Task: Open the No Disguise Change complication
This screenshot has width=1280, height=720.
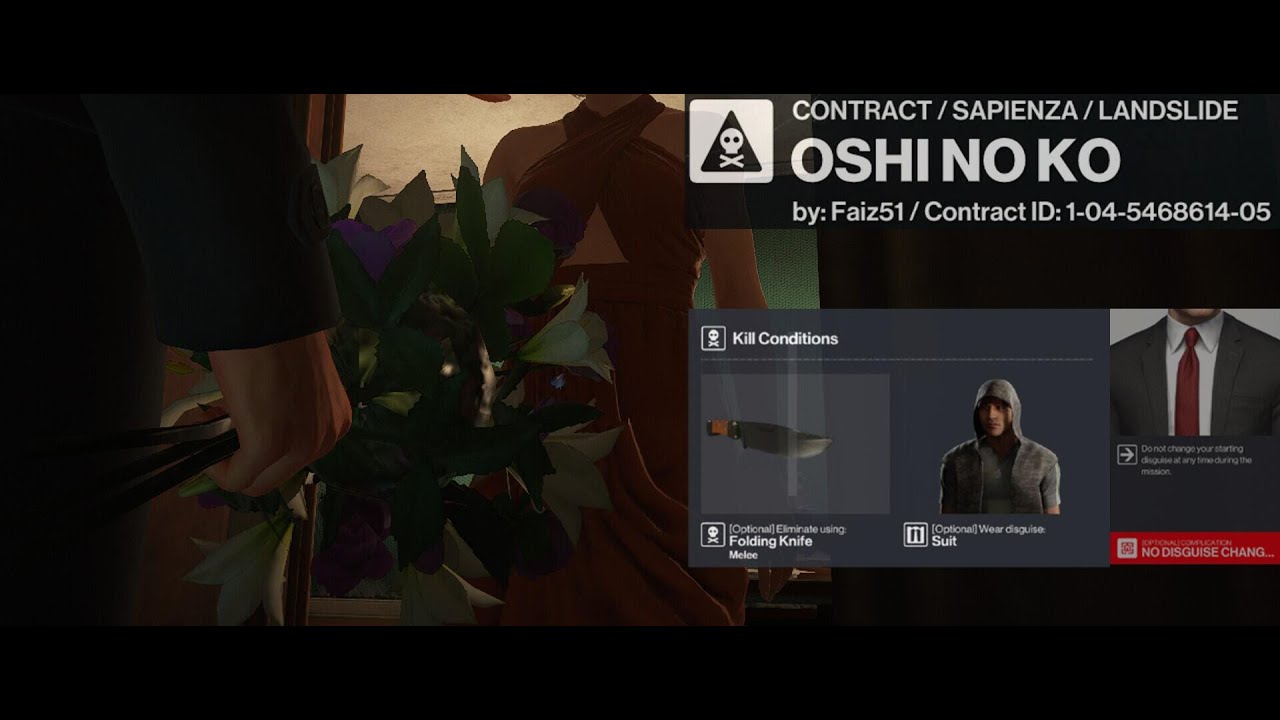Action: [x=1195, y=549]
